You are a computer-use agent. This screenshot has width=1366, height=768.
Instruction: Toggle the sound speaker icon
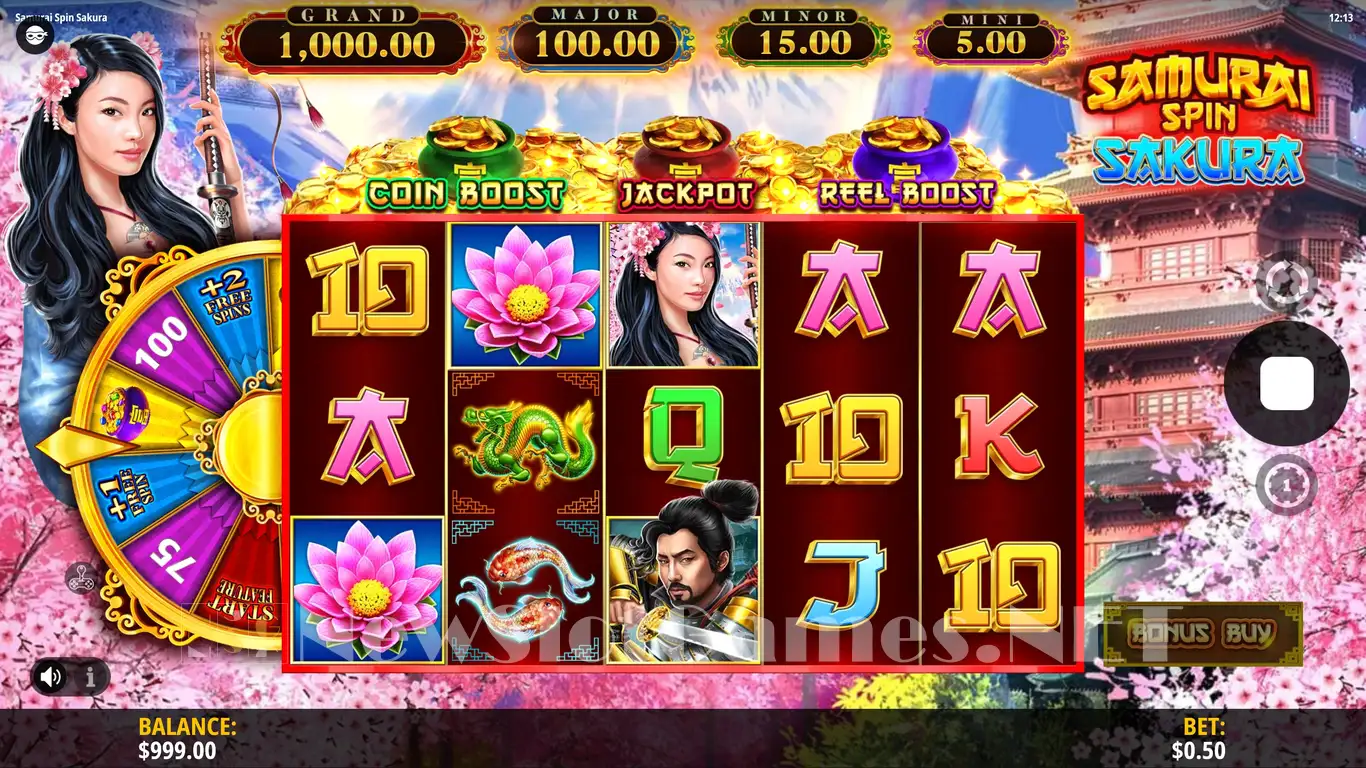(x=51, y=677)
